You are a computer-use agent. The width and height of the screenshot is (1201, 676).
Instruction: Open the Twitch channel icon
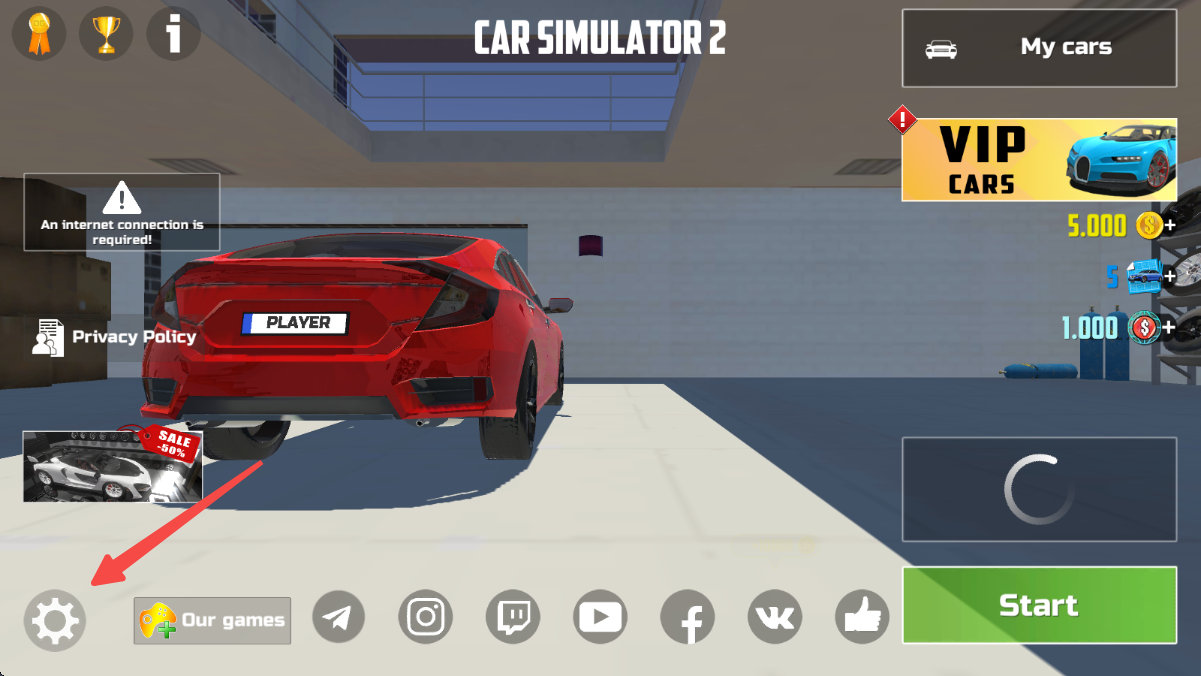(513, 617)
